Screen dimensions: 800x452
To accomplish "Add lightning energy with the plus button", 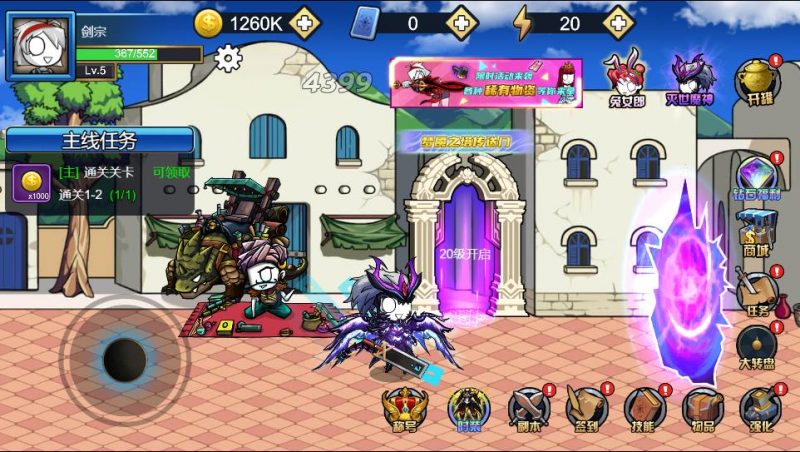I will click(x=619, y=20).
